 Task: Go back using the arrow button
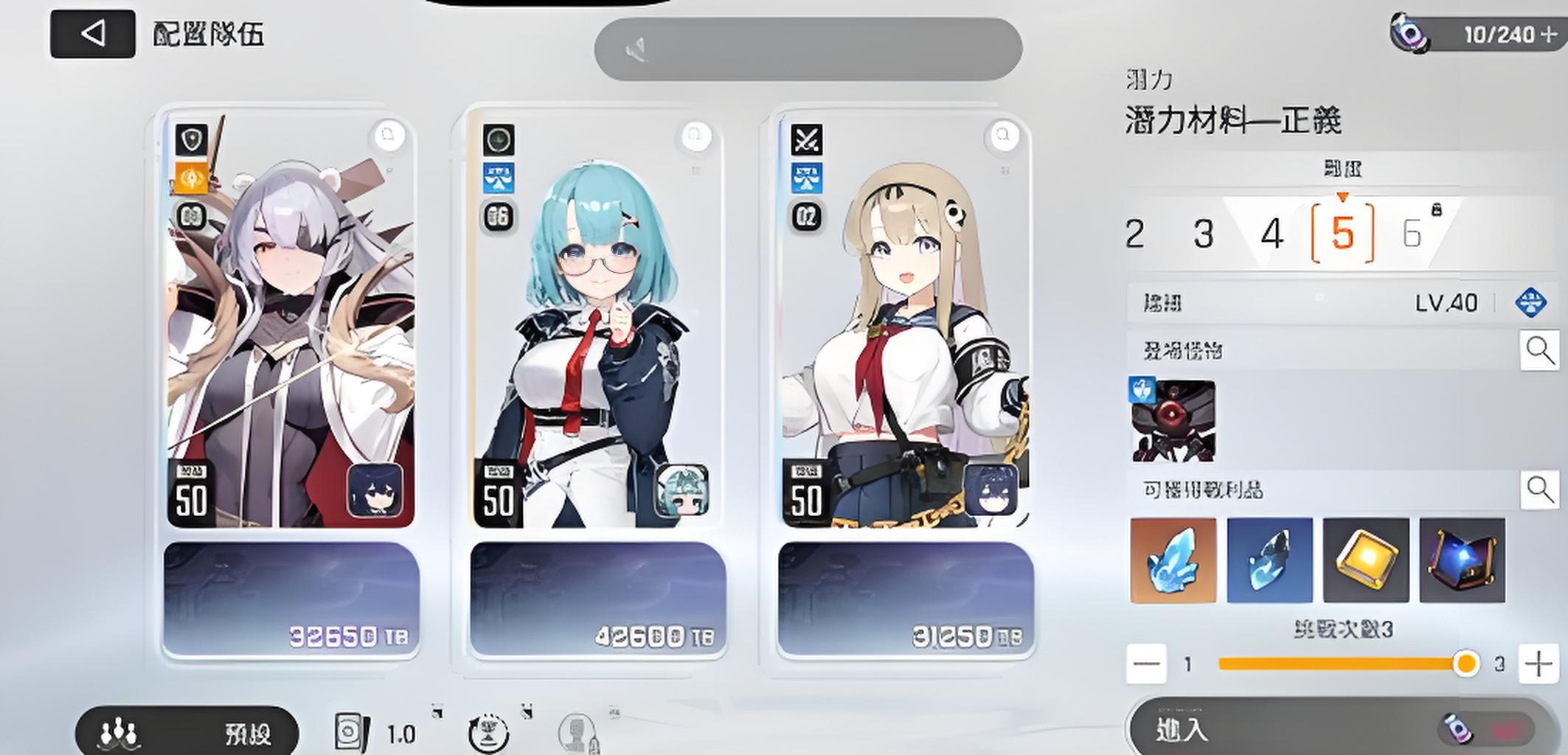[92, 34]
